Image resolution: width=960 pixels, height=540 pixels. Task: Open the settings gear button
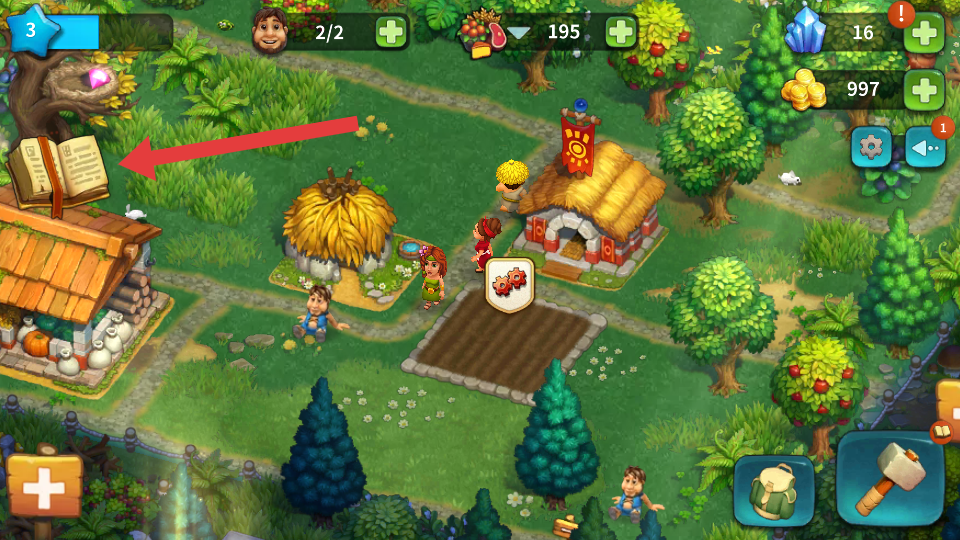point(871,148)
